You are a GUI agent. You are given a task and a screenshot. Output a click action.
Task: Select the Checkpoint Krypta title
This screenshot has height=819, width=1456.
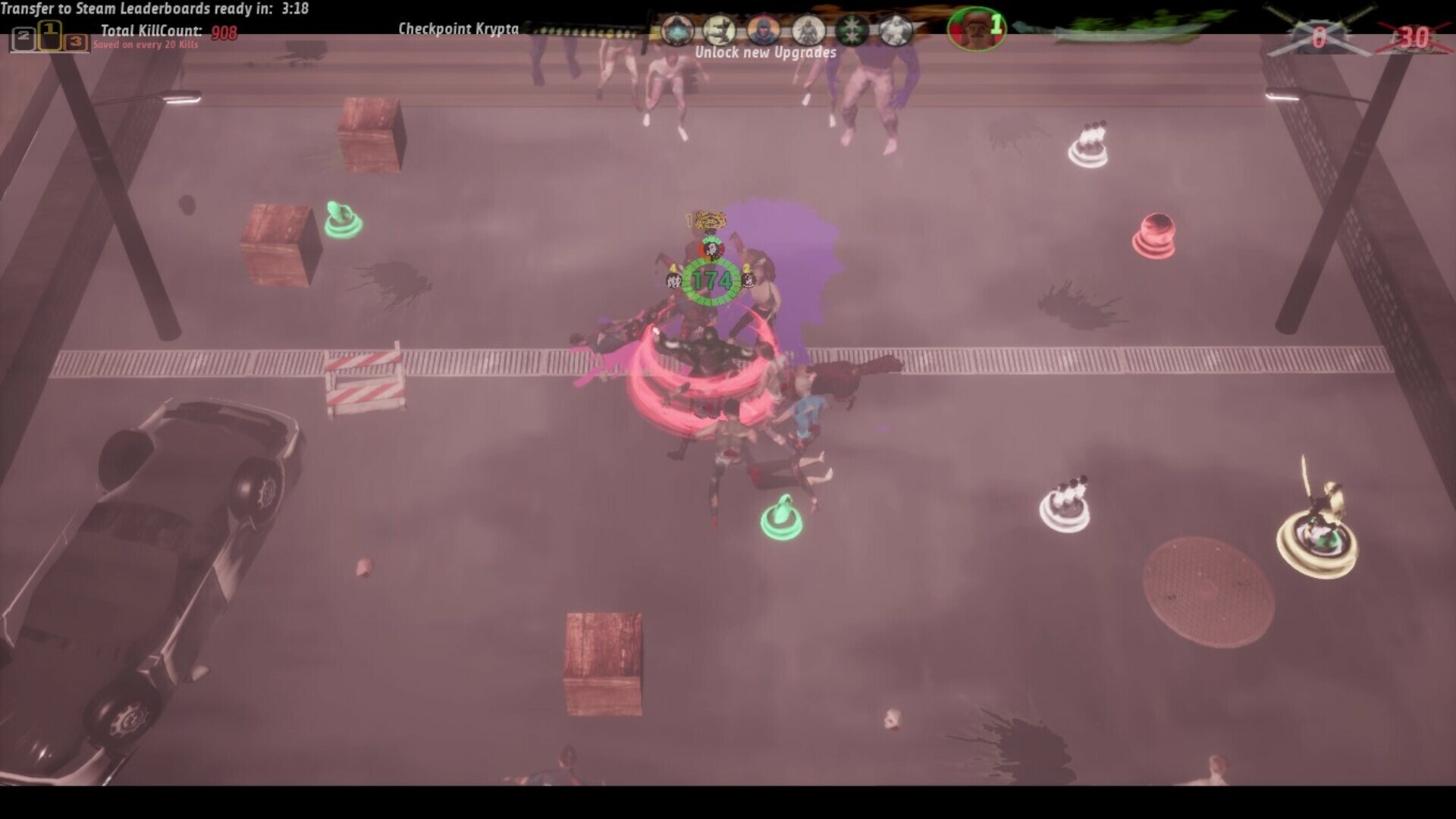[458, 27]
